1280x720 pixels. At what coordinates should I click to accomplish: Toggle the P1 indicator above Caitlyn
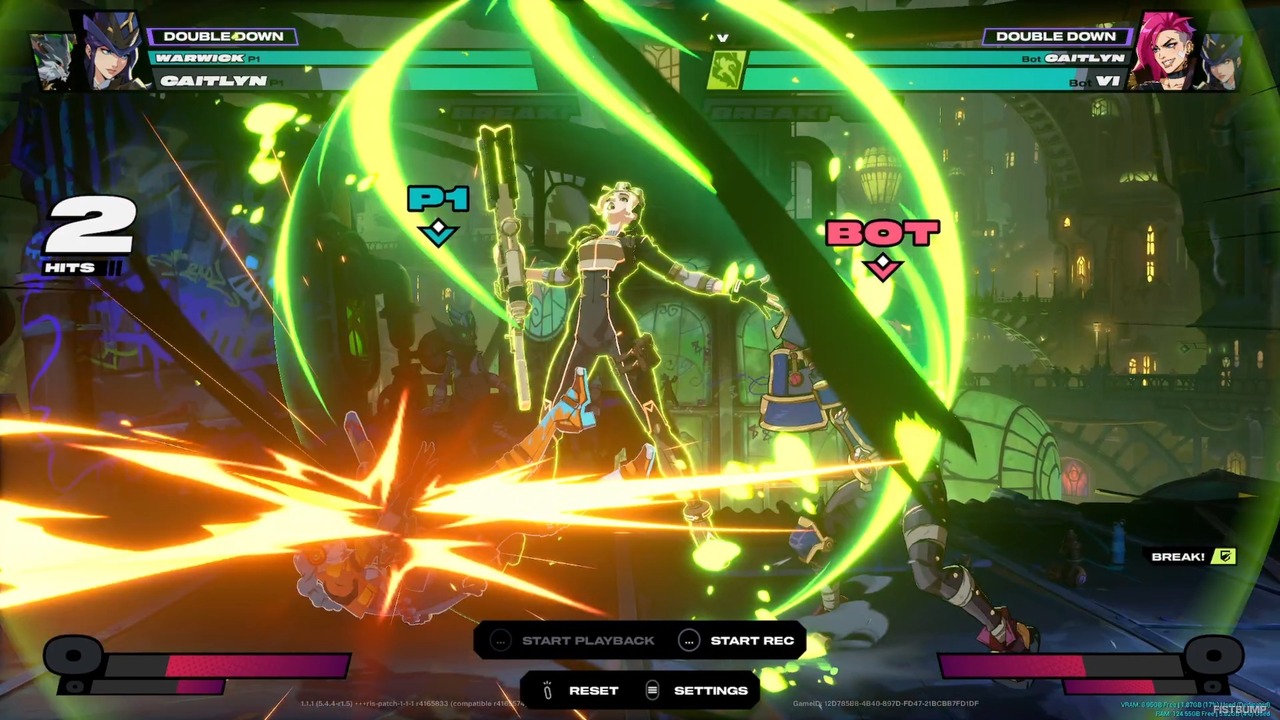[x=437, y=200]
